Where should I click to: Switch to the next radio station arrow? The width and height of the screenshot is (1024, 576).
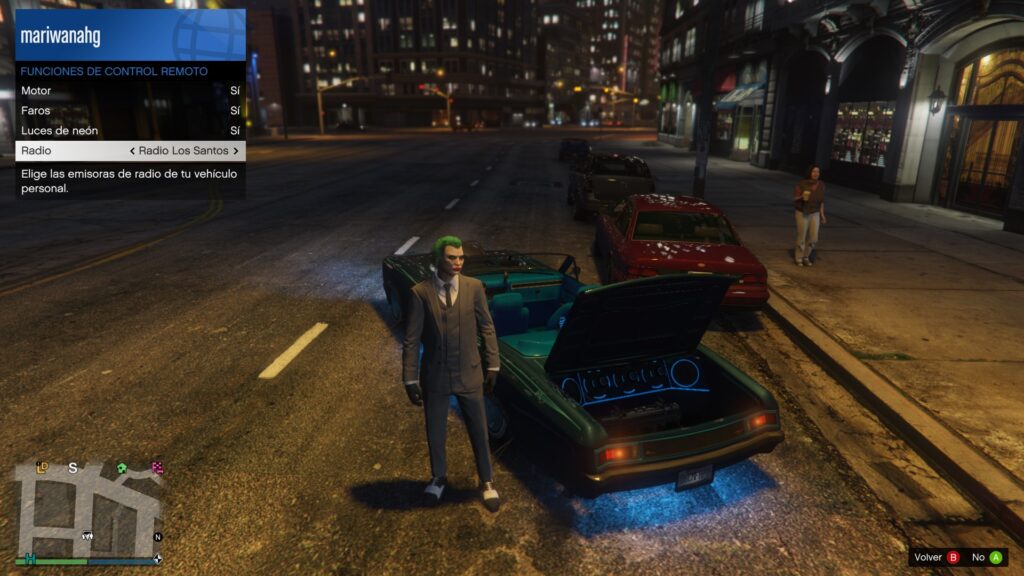(x=236, y=151)
